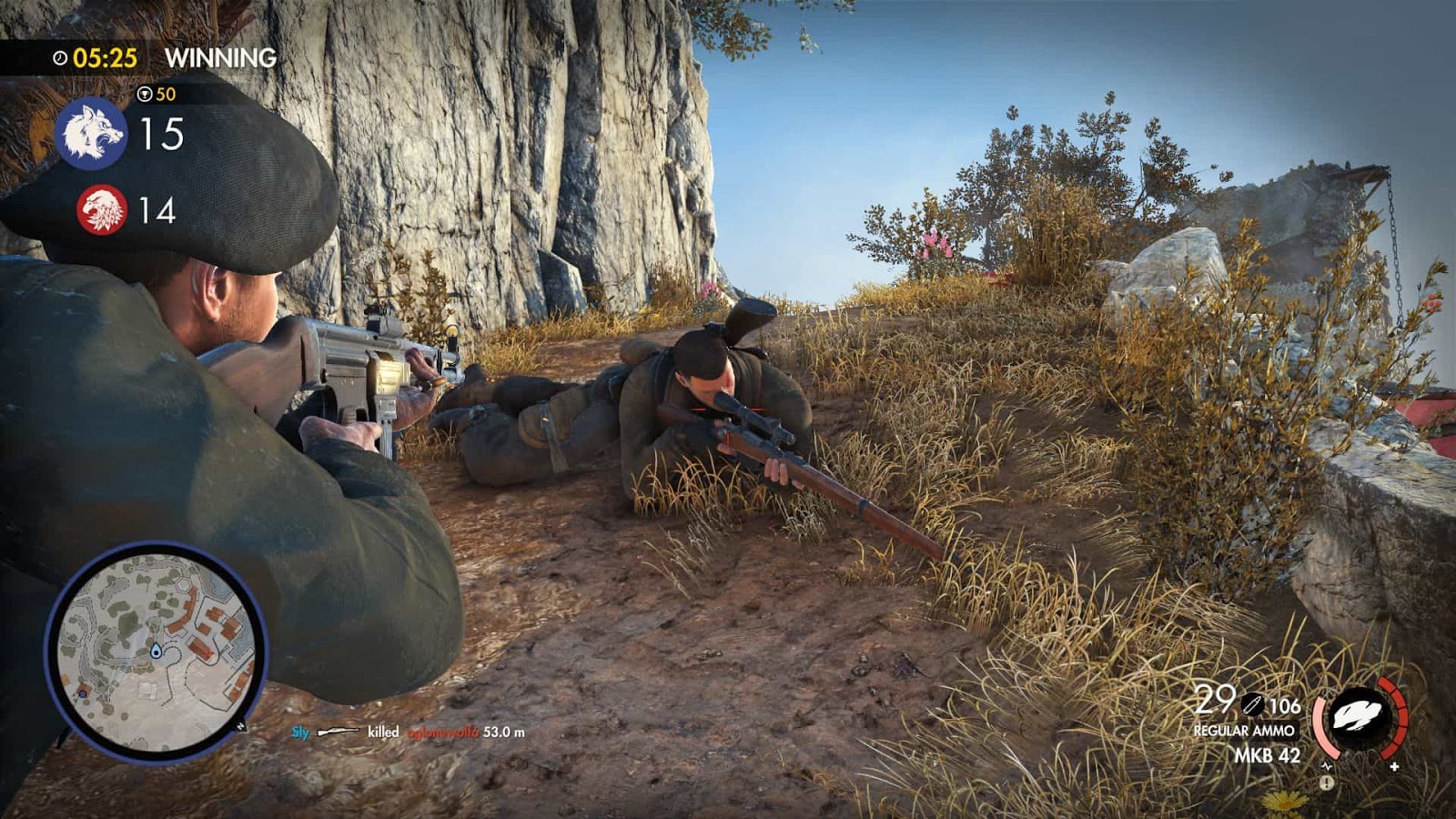Viewport: 1456px width, 819px height.
Task: Click the blue wolf team emblem
Action: tap(92, 132)
